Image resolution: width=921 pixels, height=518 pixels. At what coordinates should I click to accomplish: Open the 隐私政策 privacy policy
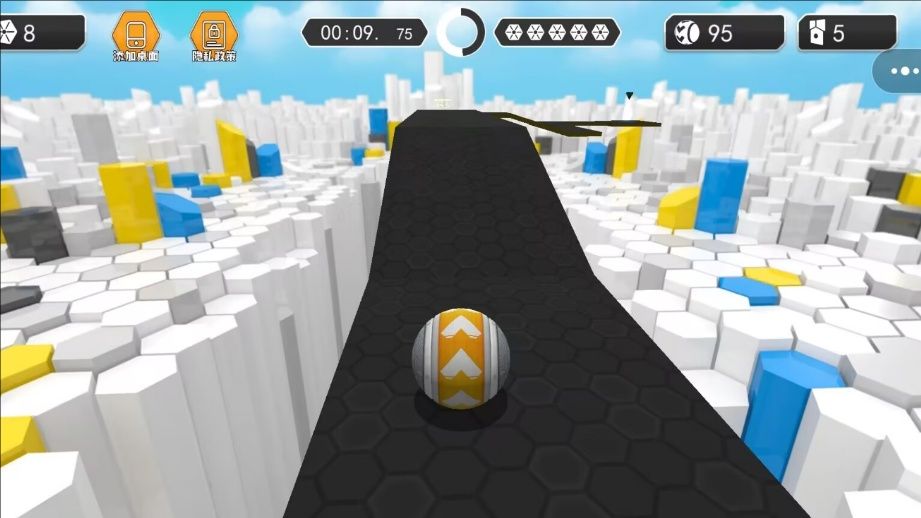(213, 36)
